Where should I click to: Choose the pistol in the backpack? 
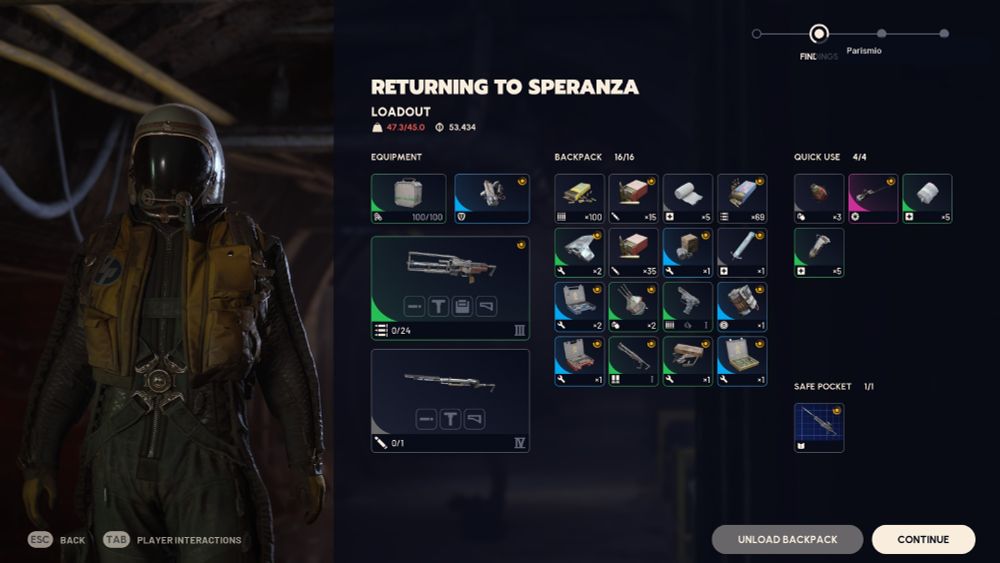[688, 306]
